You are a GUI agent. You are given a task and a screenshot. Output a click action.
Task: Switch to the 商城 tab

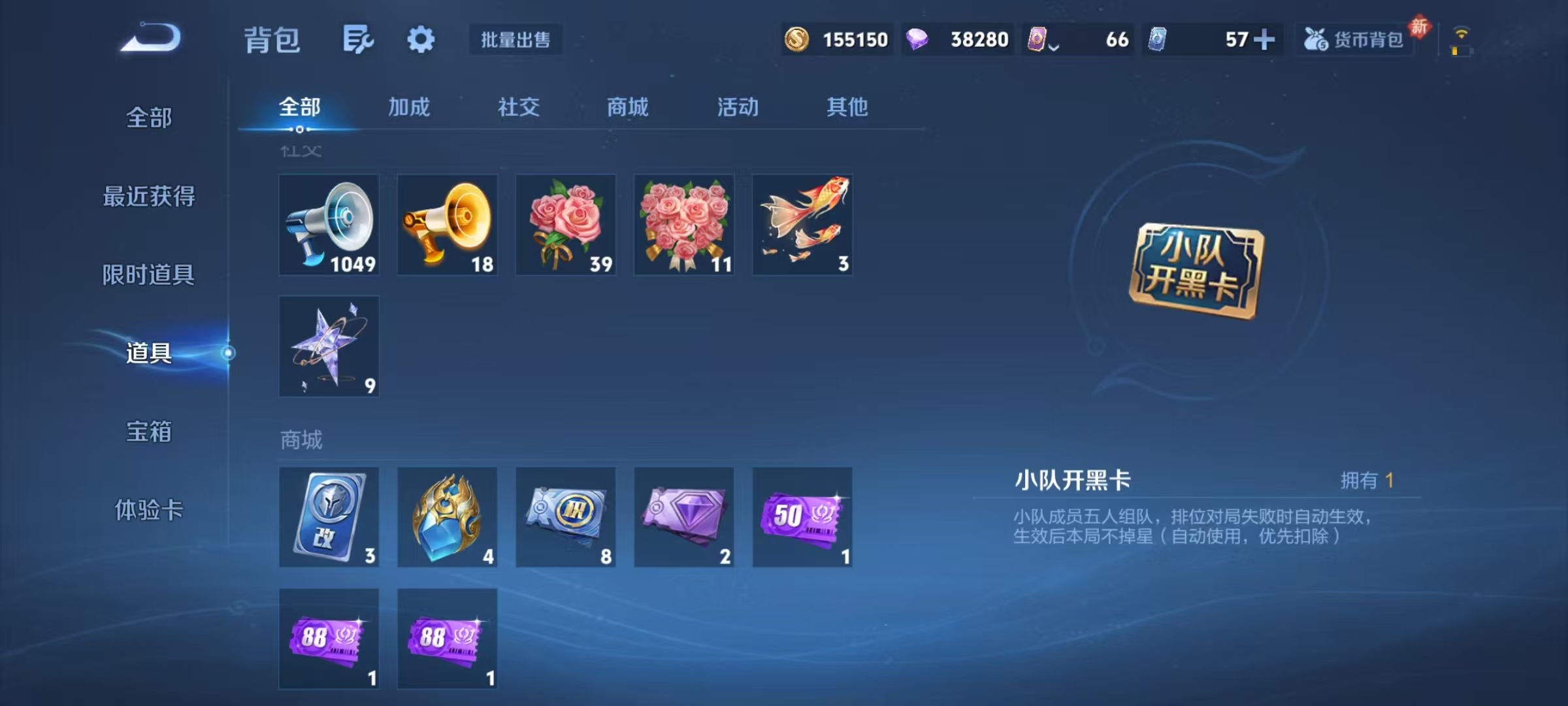click(626, 108)
